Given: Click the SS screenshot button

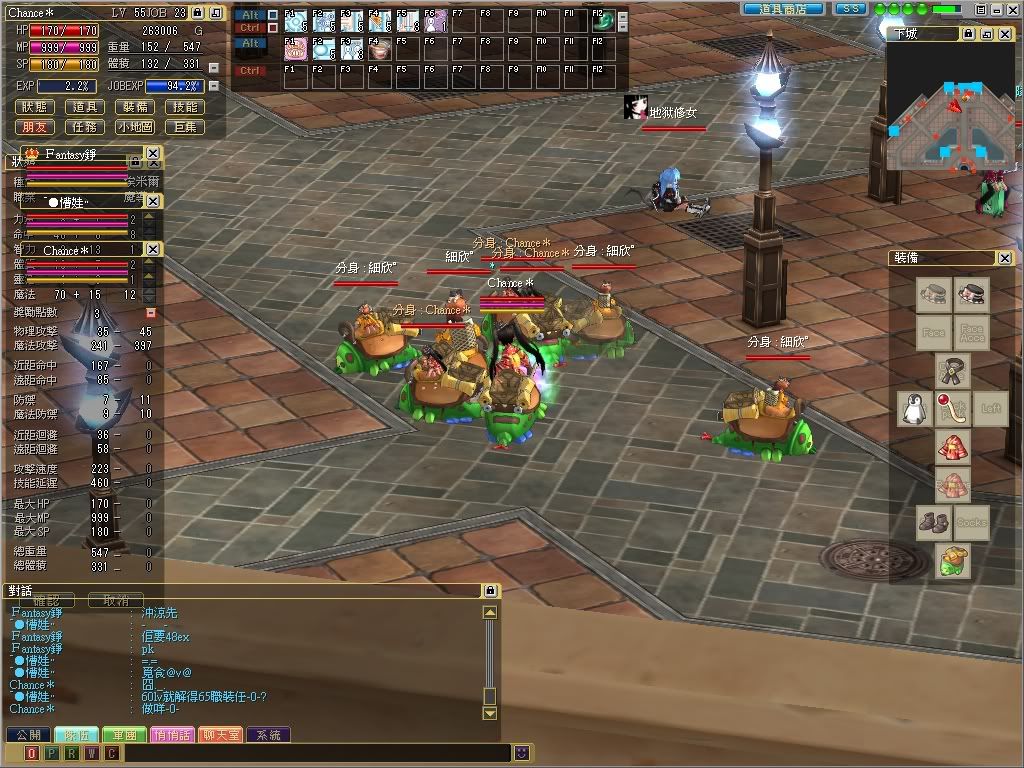Looking at the screenshot, I should (x=850, y=8).
